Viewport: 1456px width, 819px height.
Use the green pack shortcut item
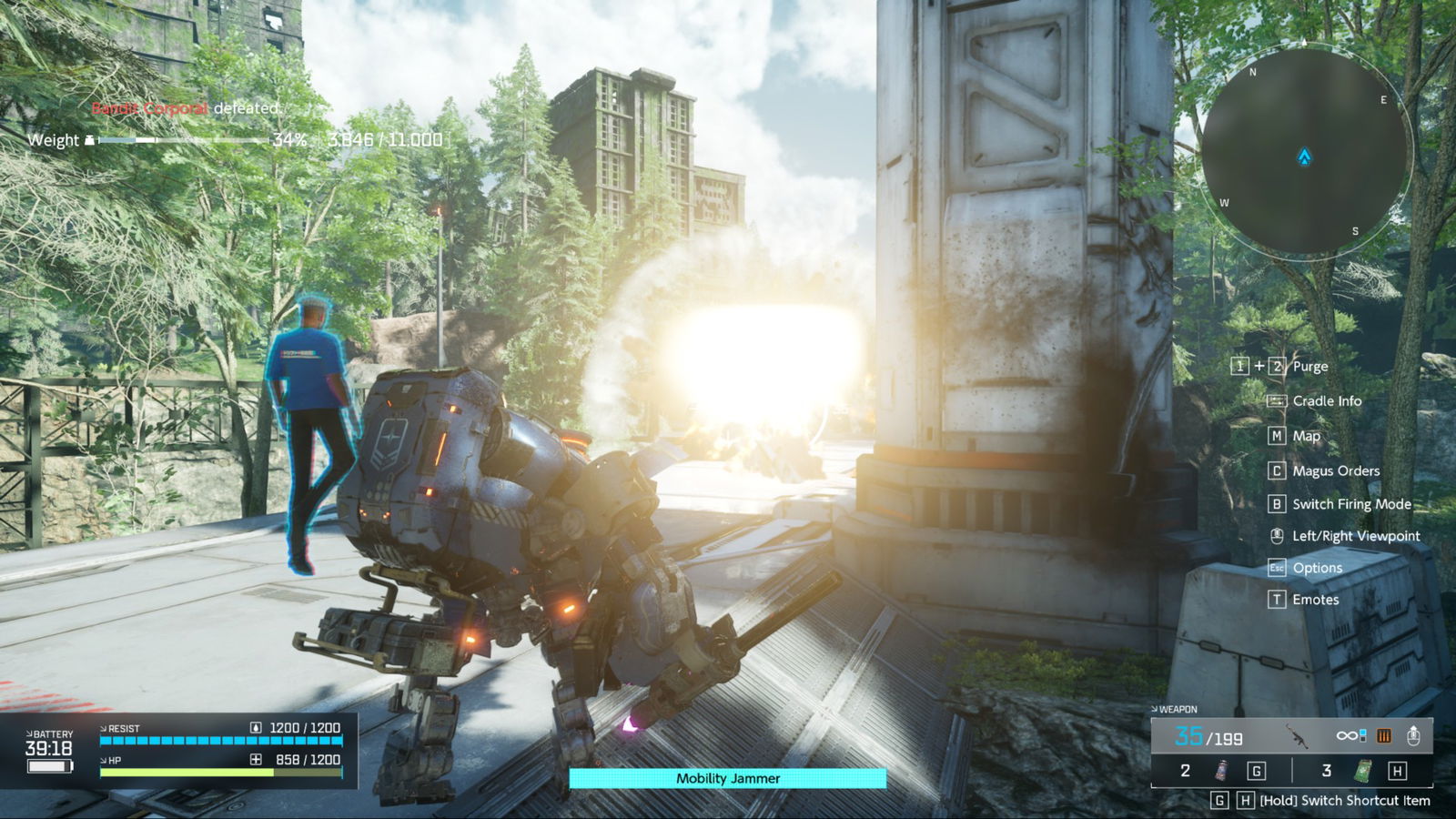(x=1362, y=771)
